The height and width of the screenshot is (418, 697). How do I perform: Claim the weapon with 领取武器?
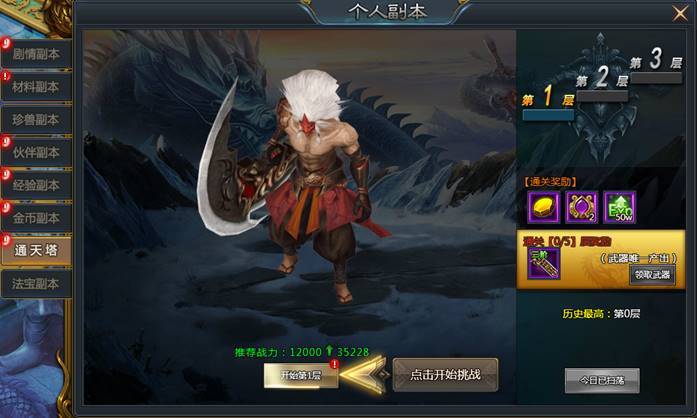point(651,274)
